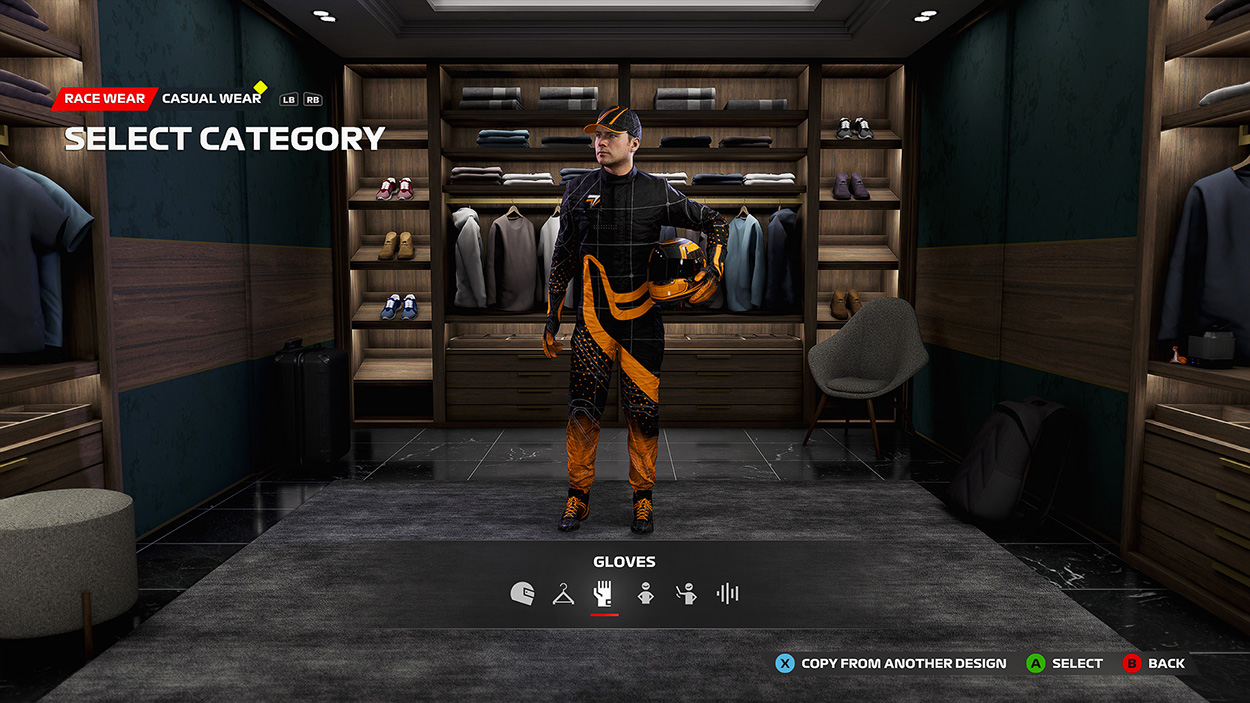Switch to the Race Wear tab
The width and height of the screenshot is (1250, 703).
tap(105, 99)
